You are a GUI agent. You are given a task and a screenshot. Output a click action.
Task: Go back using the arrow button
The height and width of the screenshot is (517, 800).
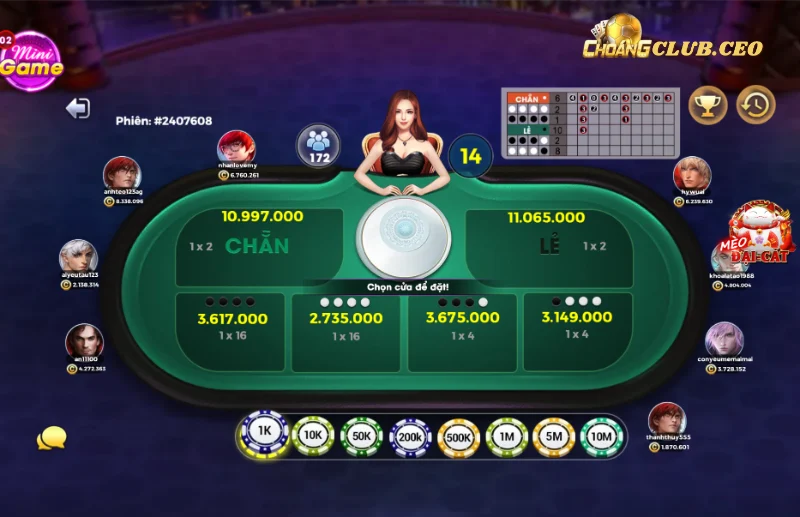click(x=78, y=108)
